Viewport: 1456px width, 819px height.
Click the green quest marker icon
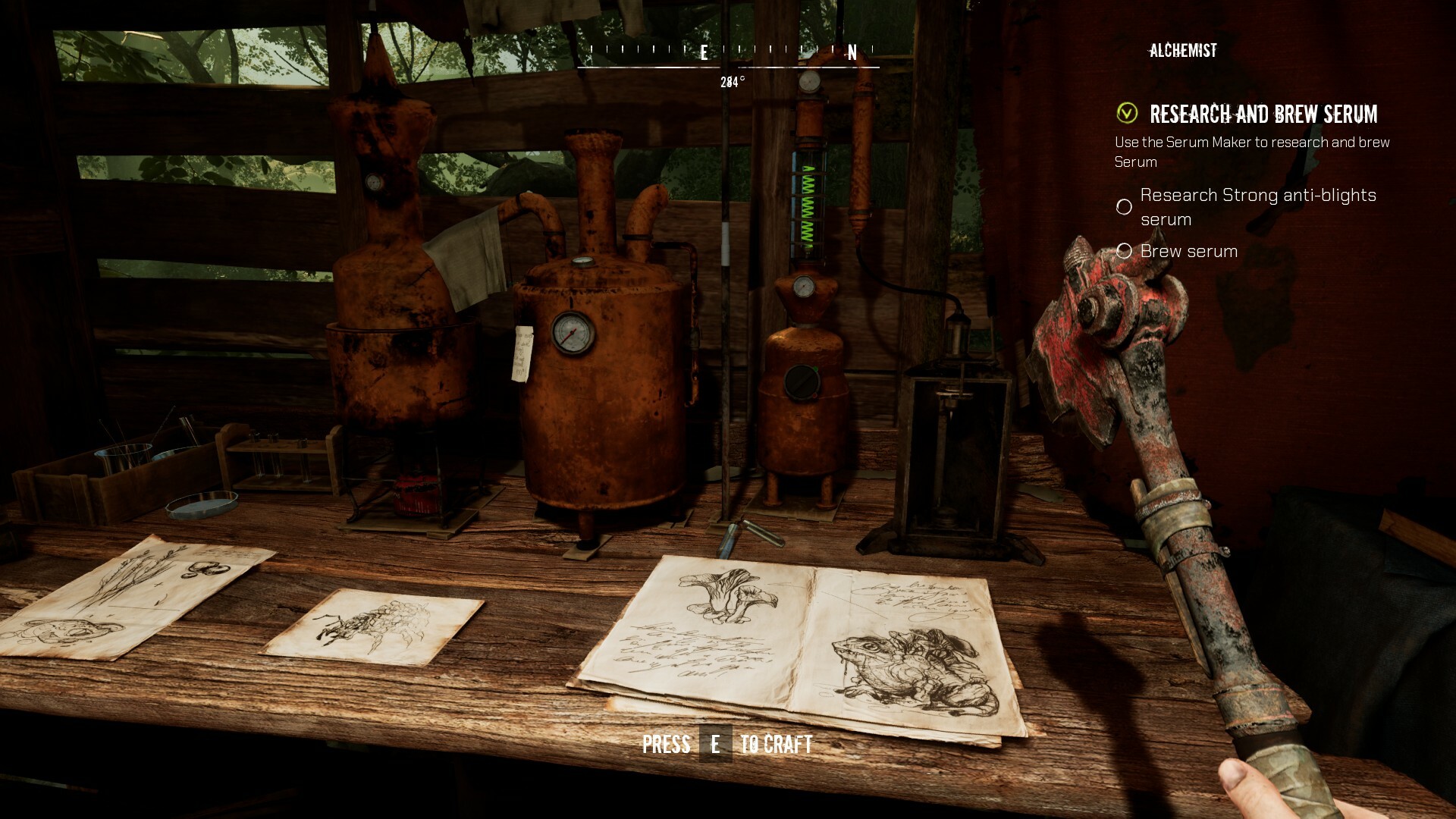pos(1127,113)
